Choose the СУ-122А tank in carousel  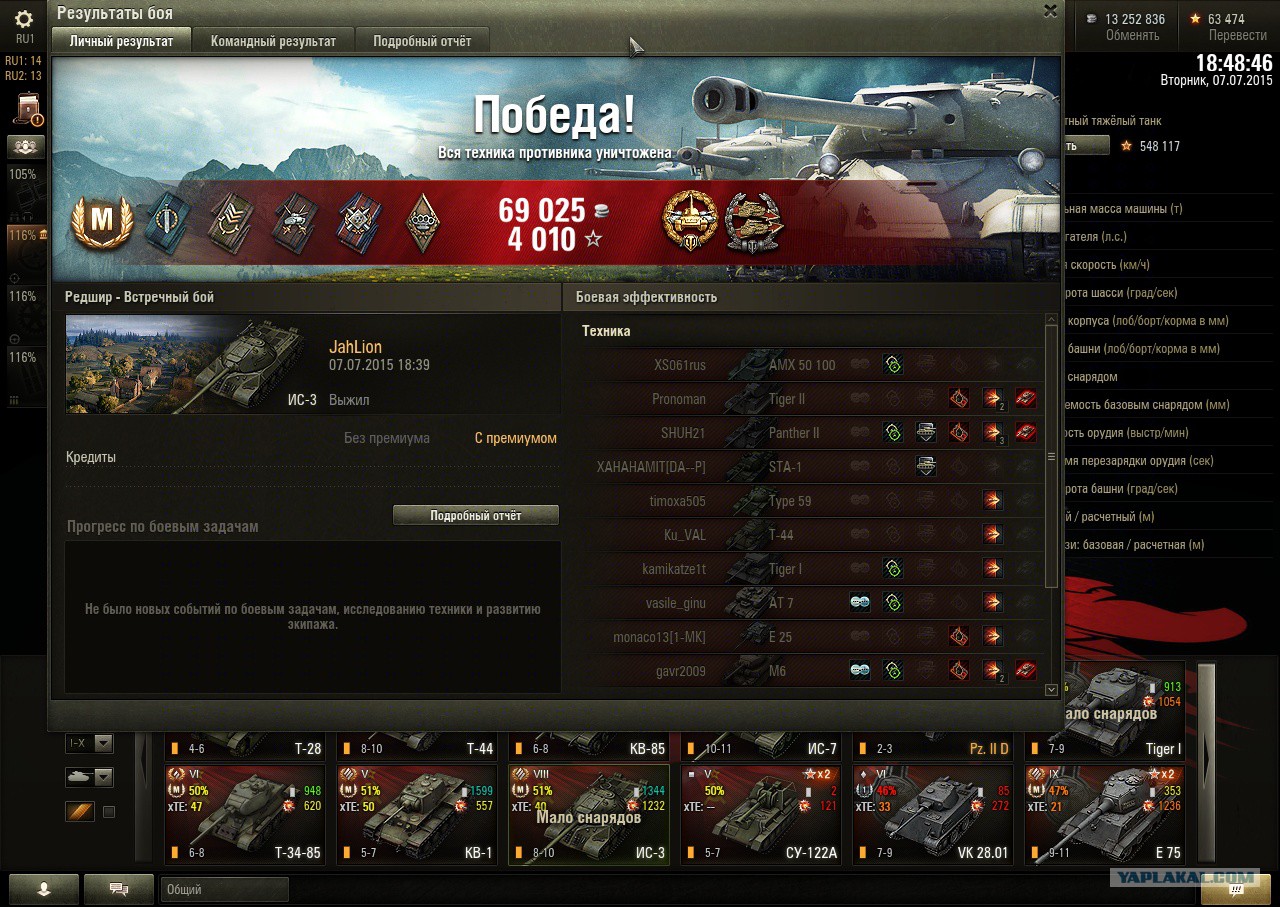click(x=760, y=814)
